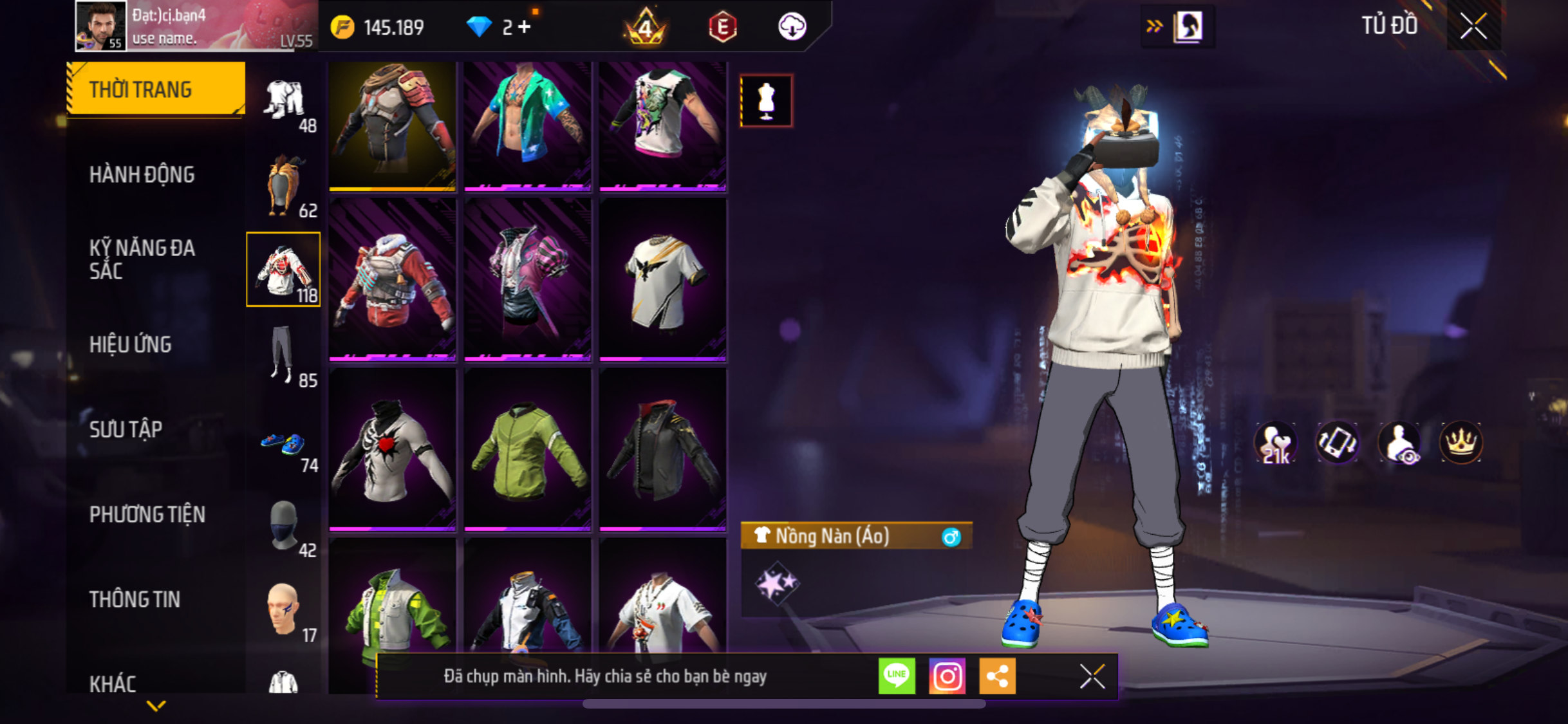Select the Thời Trang menu entry
Screen dimensions: 1568x724
[156, 89]
